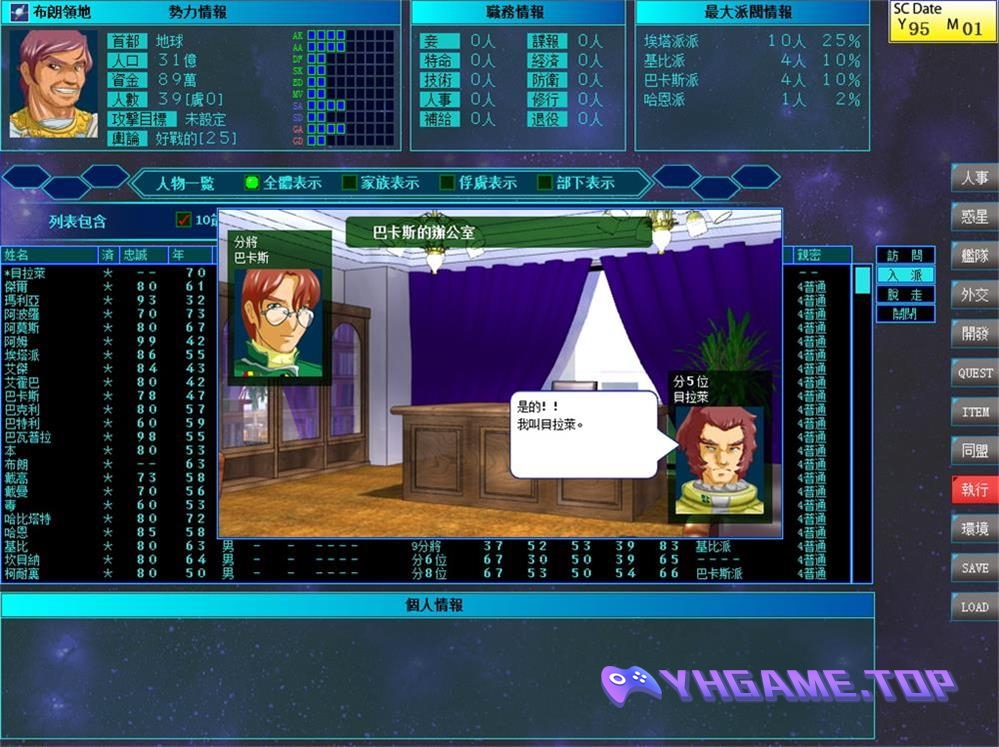Open the 外交 diplomacy menu

point(974,294)
